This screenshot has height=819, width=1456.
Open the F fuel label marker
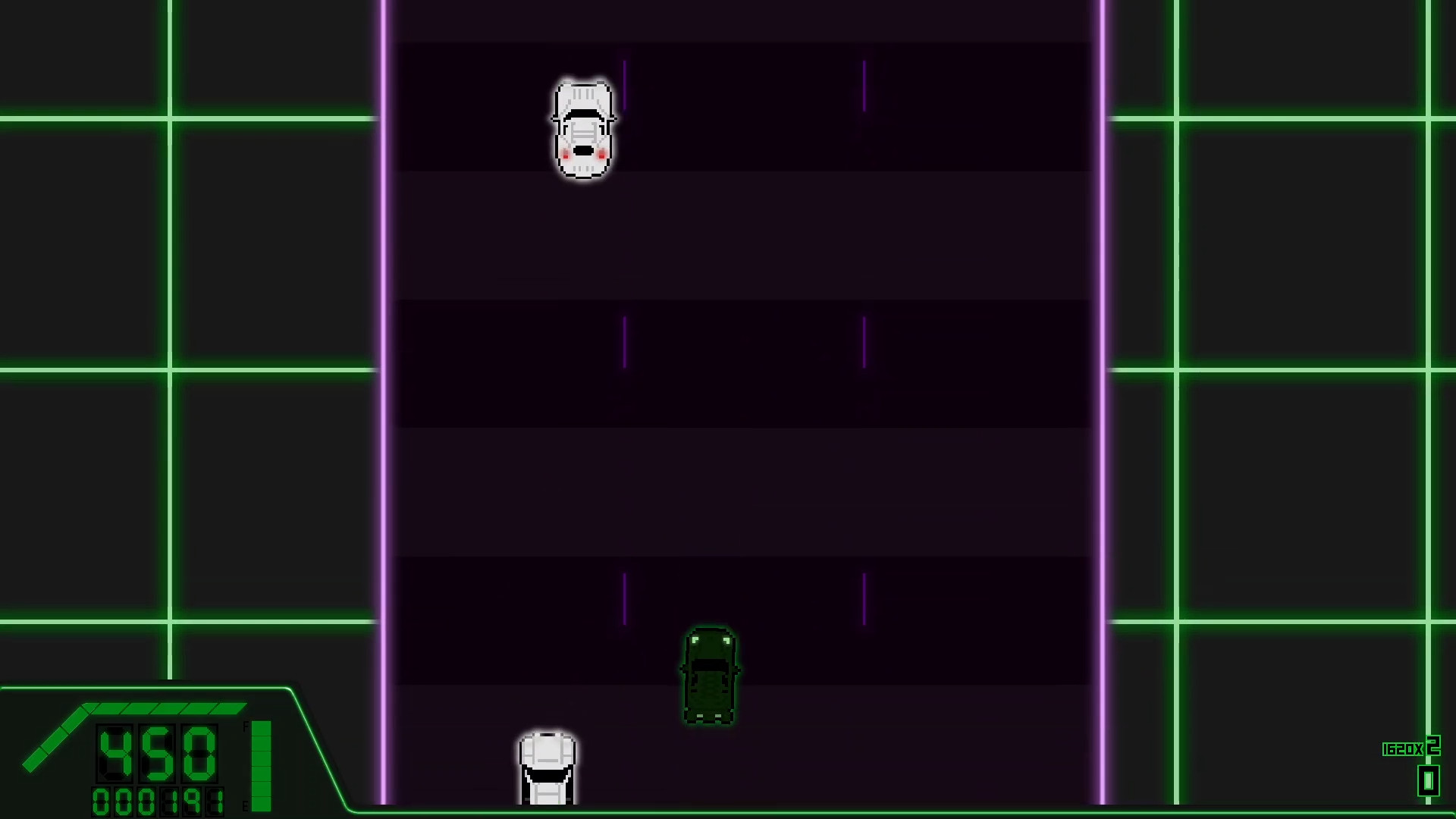point(245,725)
